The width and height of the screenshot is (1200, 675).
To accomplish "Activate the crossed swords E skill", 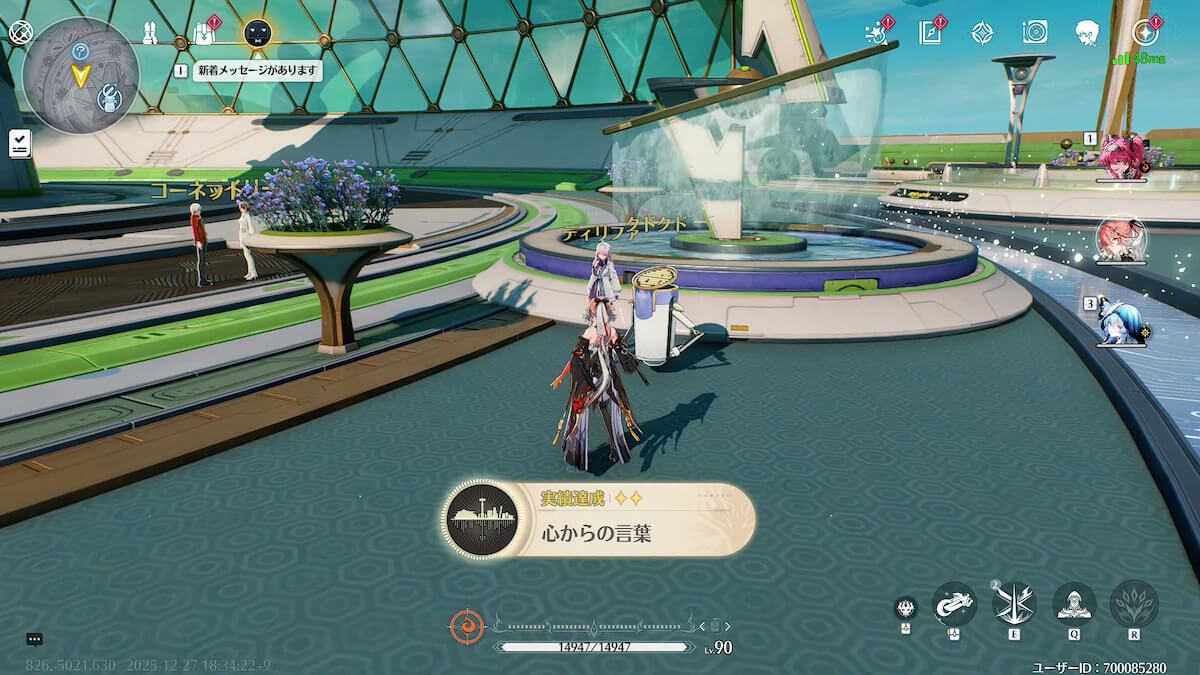I will point(1014,603).
